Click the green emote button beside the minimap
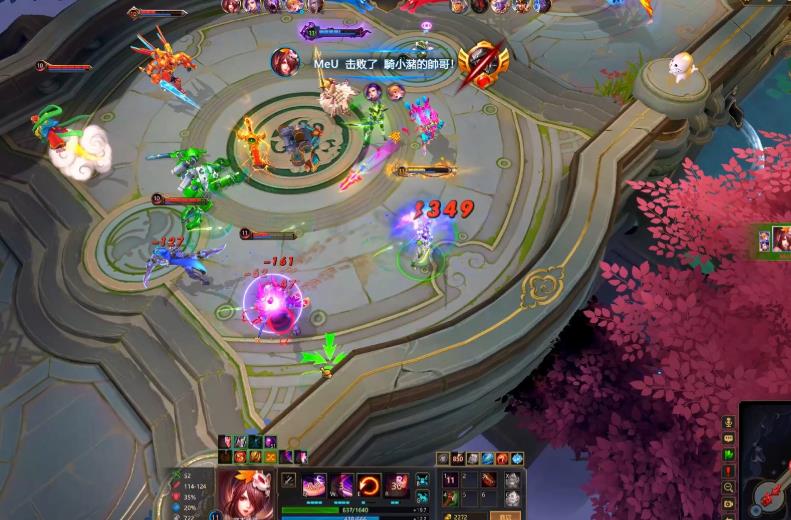 coord(729,455)
